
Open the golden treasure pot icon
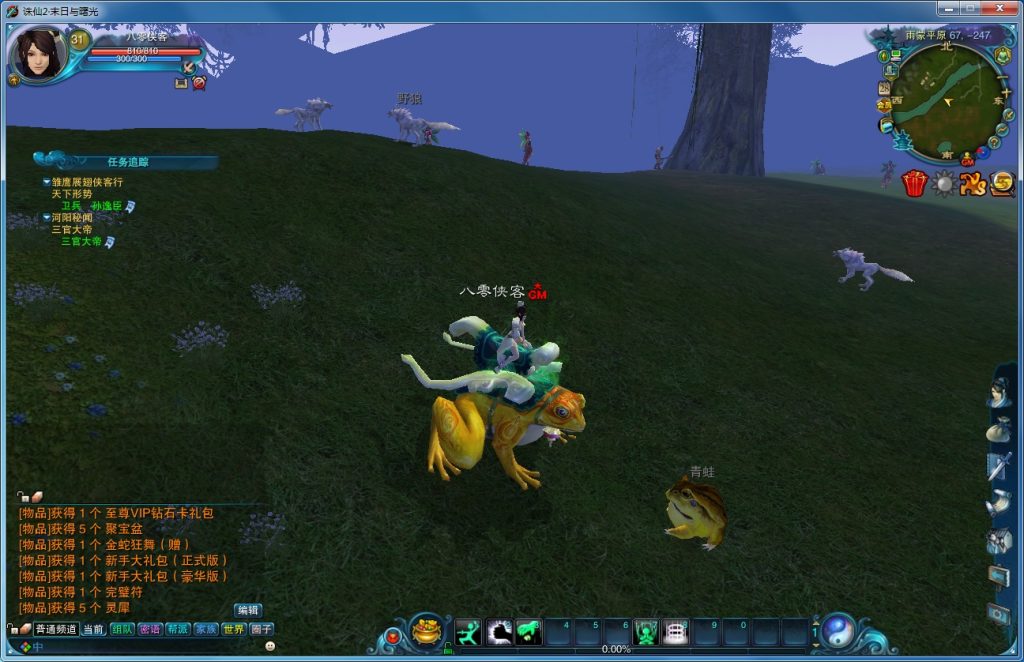coord(427,633)
